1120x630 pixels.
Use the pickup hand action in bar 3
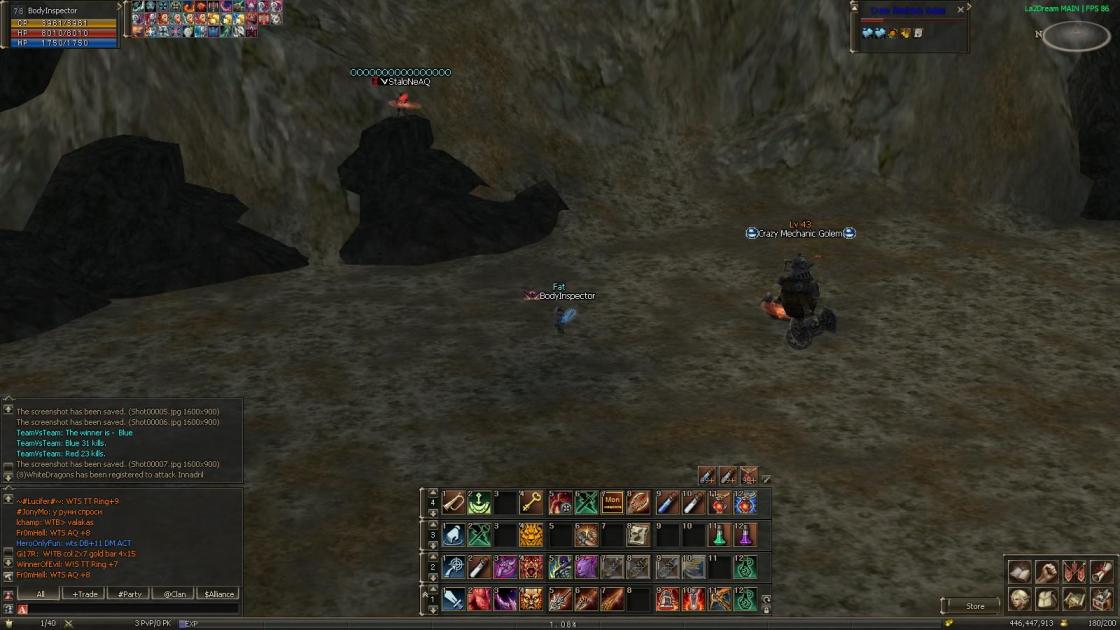point(454,535)
